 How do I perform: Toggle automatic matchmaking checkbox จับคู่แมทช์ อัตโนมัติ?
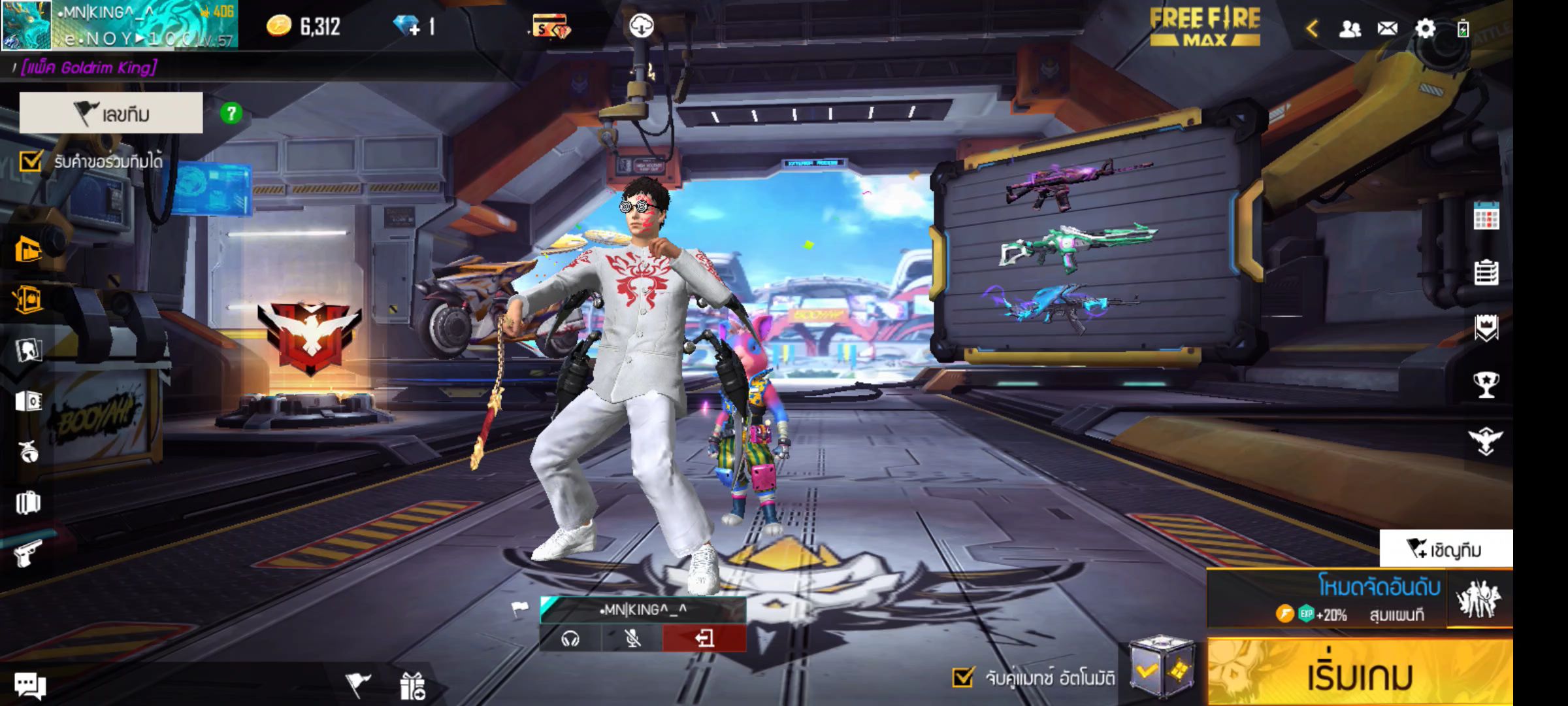pyautogui.click(x=963, y=677)
